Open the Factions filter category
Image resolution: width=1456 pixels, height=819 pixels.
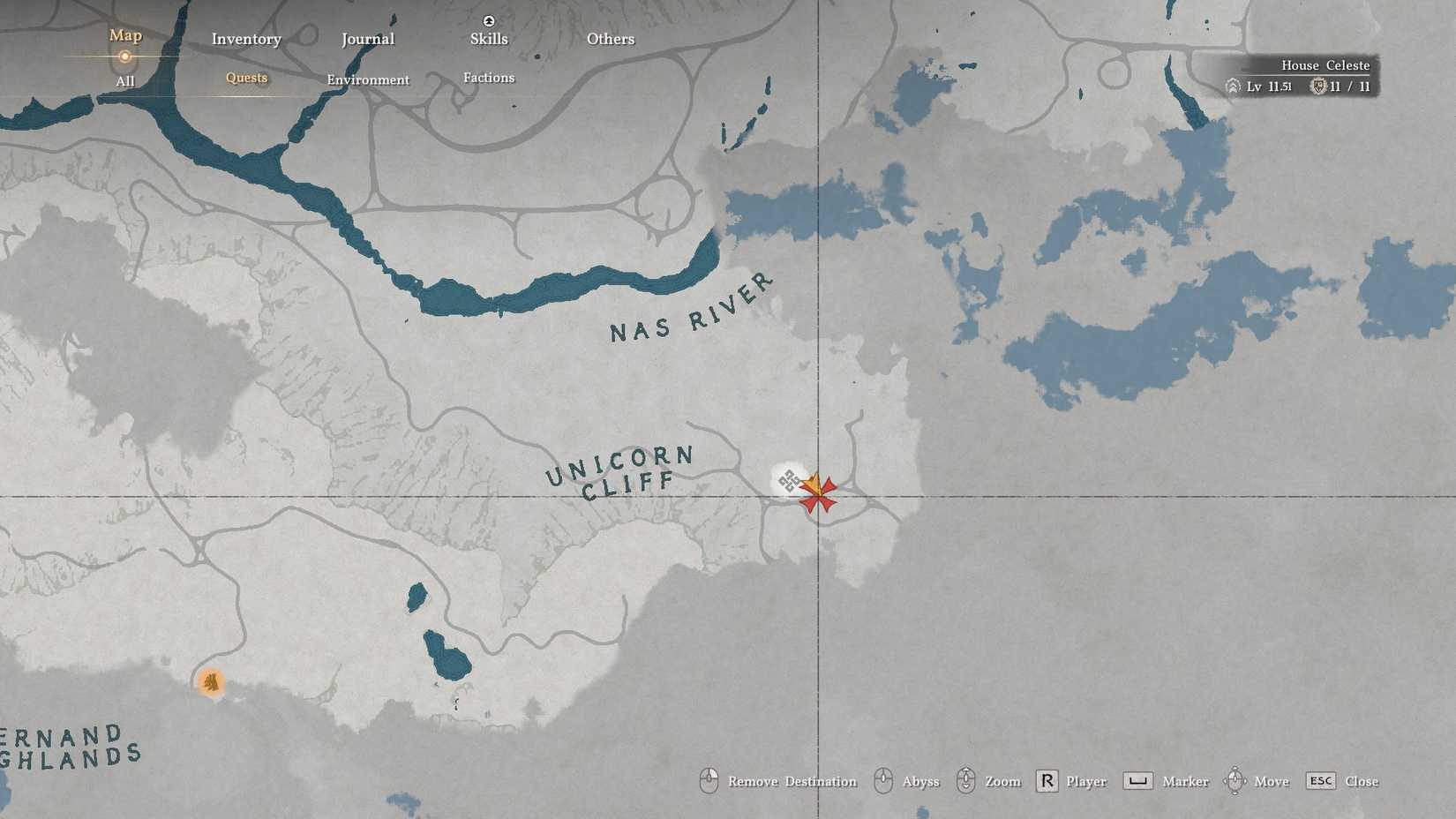pos(489,78)
